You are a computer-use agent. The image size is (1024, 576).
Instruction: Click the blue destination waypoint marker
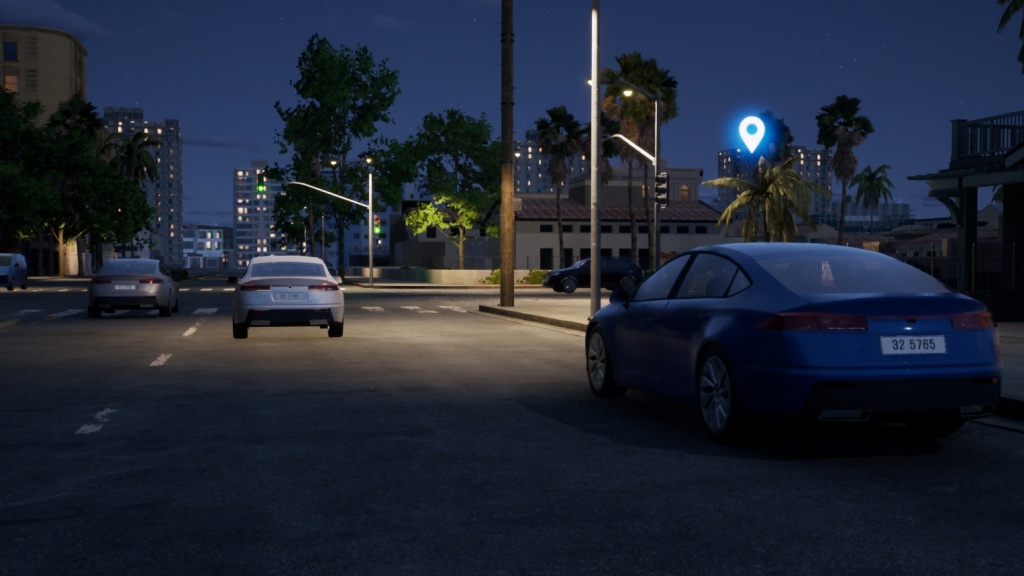point(751,132)
